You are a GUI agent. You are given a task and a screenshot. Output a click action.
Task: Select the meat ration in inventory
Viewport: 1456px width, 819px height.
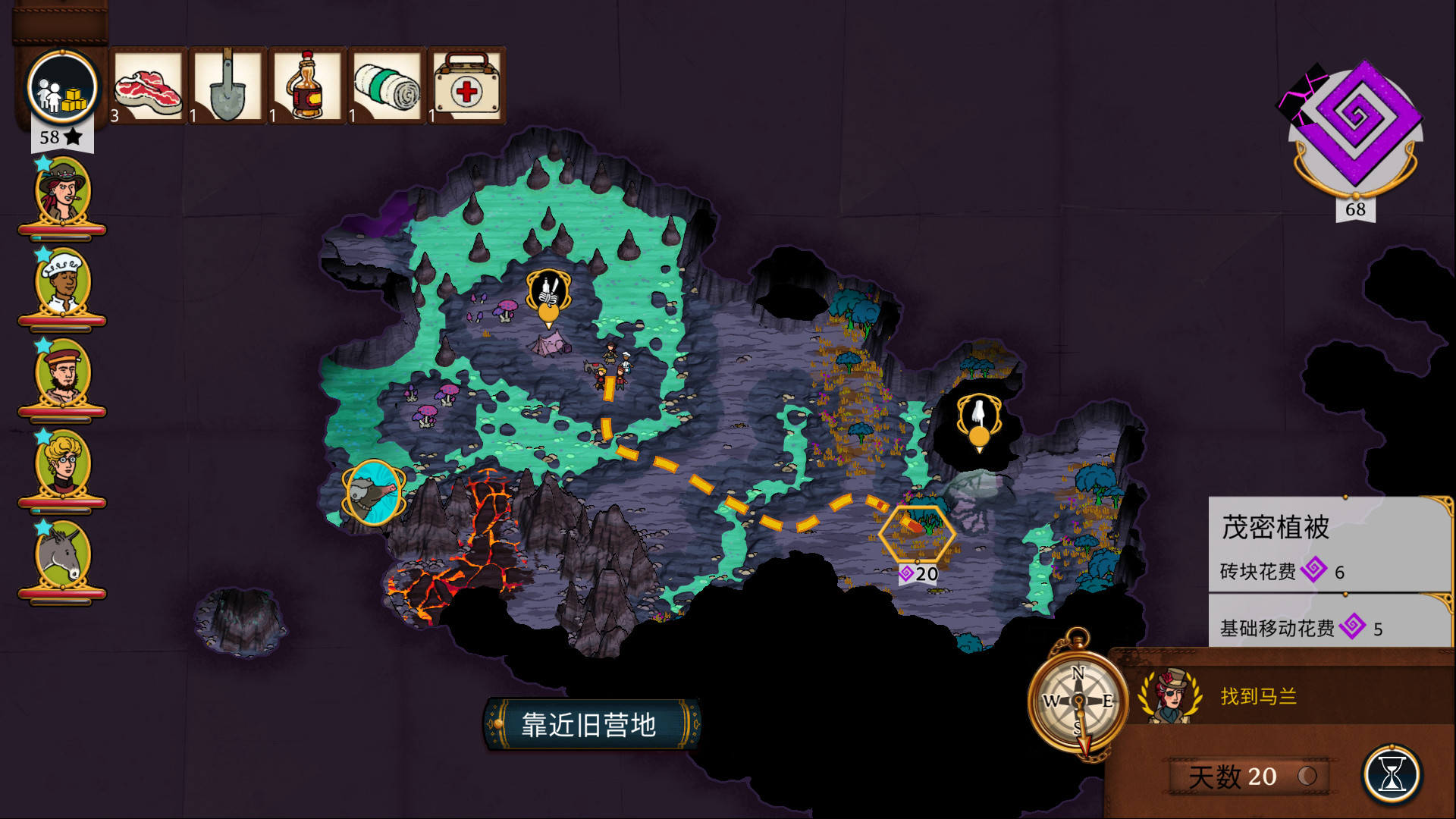[x=148, y=85]
